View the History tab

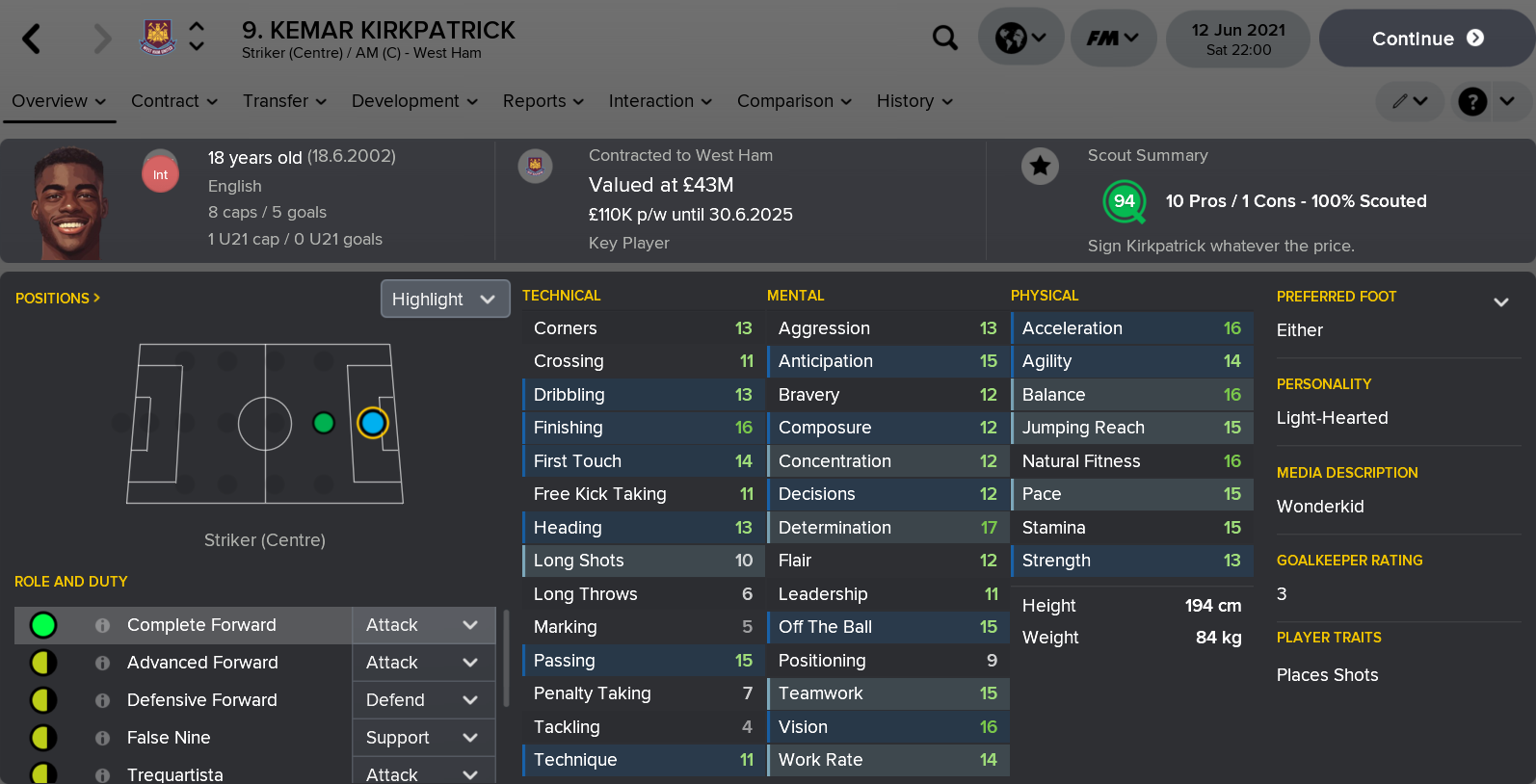coord(914,101)
